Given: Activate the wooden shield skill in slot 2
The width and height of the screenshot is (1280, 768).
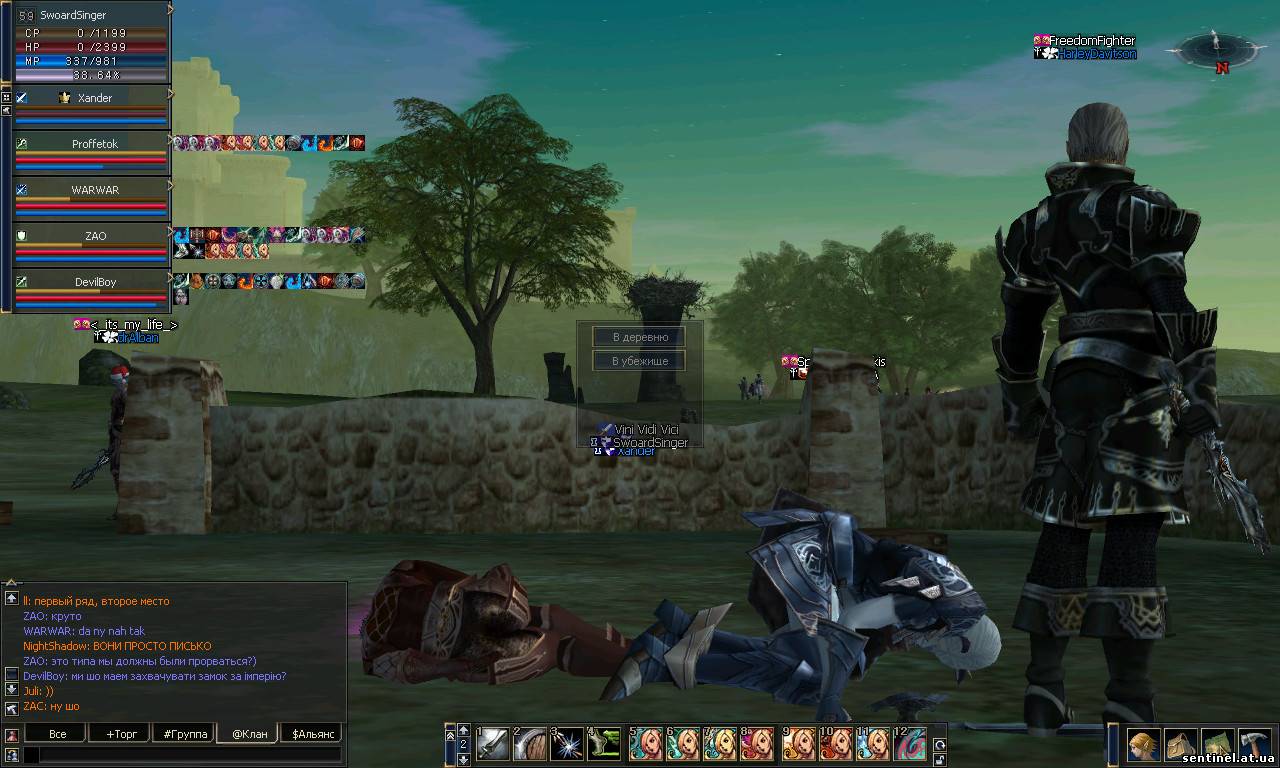Looking at the screenshot, I should 530,745.
